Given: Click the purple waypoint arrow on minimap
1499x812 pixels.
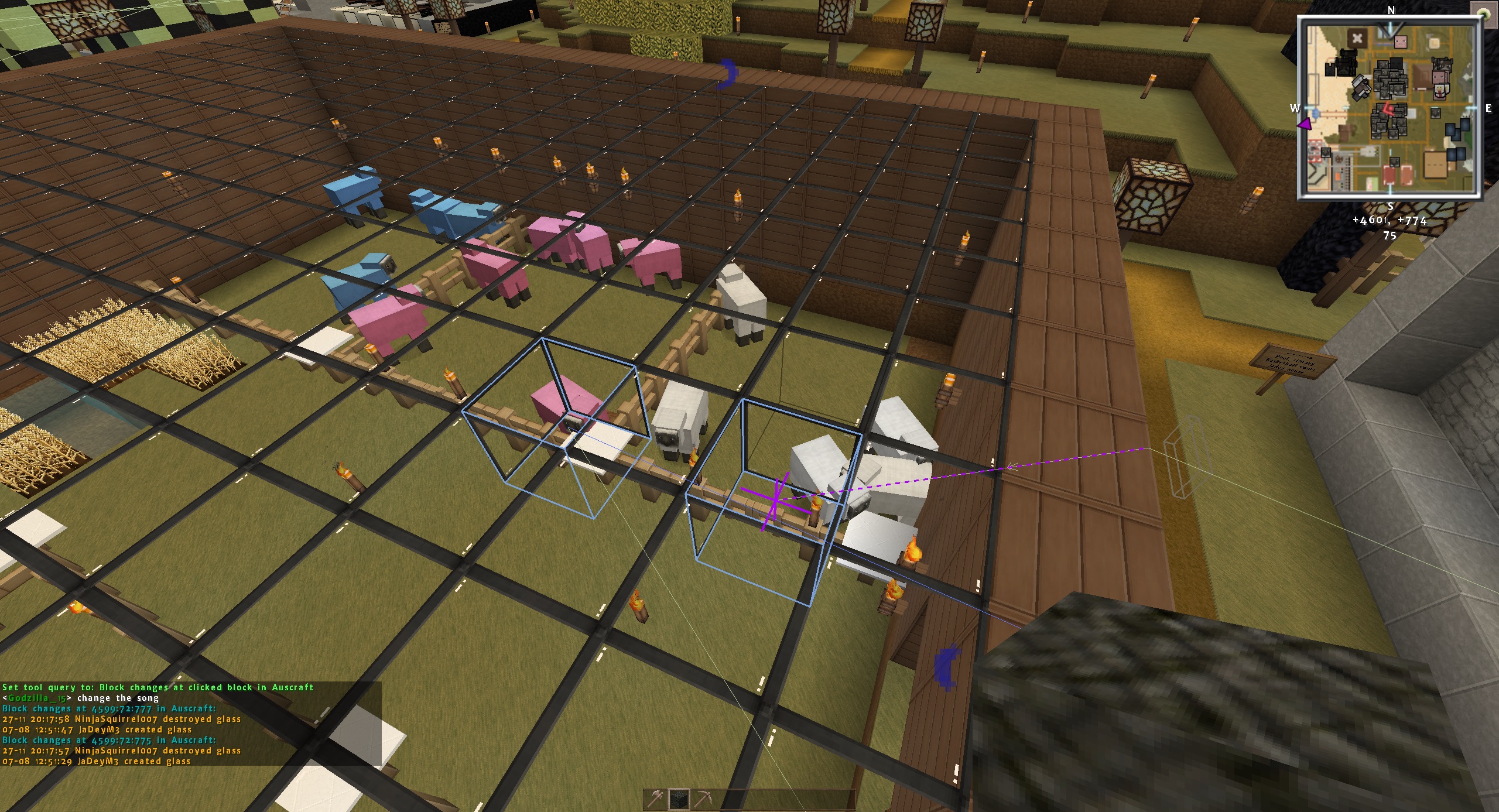Looking at the screenshot, I should (x=1303, y=124).
